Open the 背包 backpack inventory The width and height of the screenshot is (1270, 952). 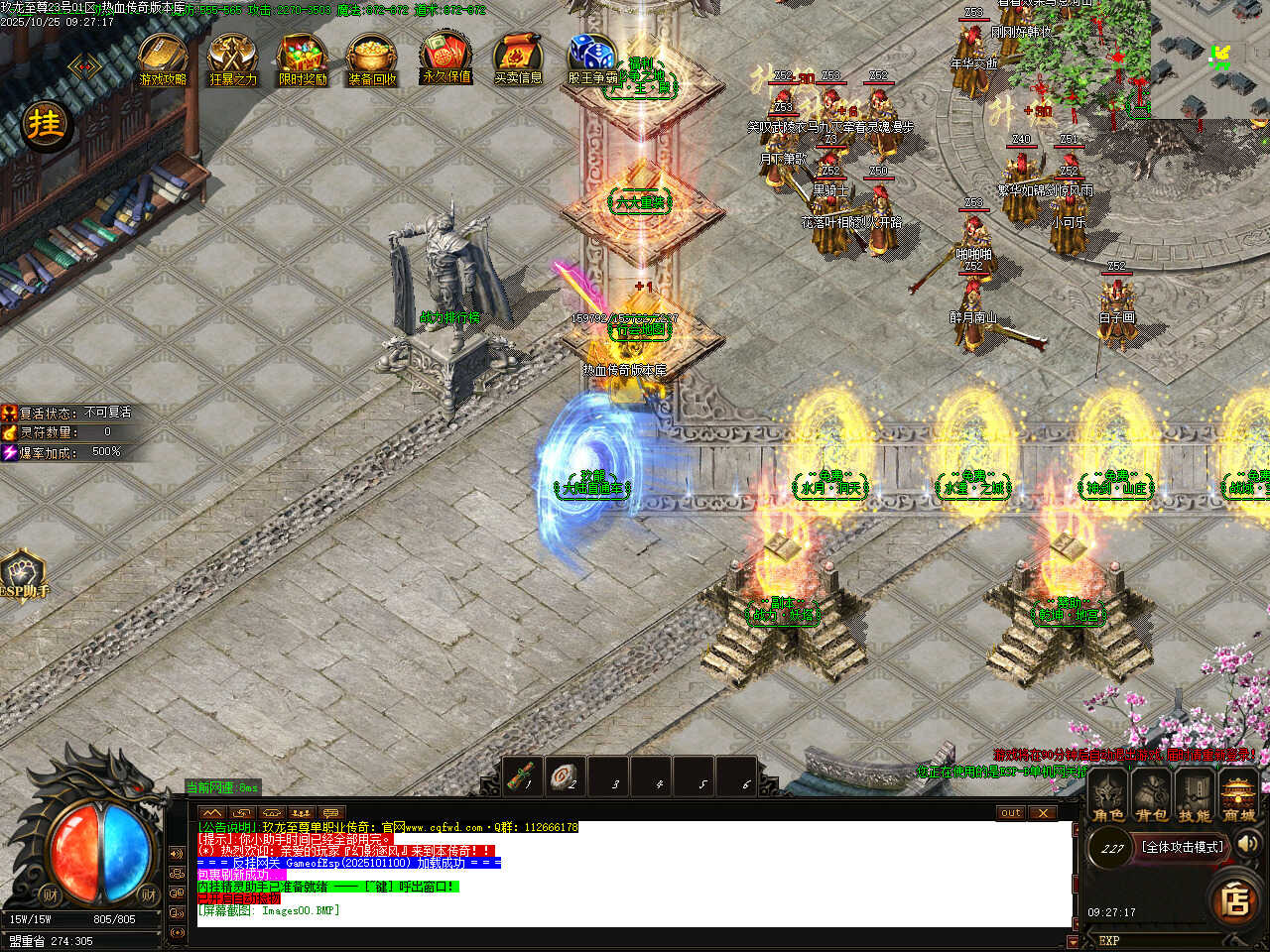[1151, 797]
